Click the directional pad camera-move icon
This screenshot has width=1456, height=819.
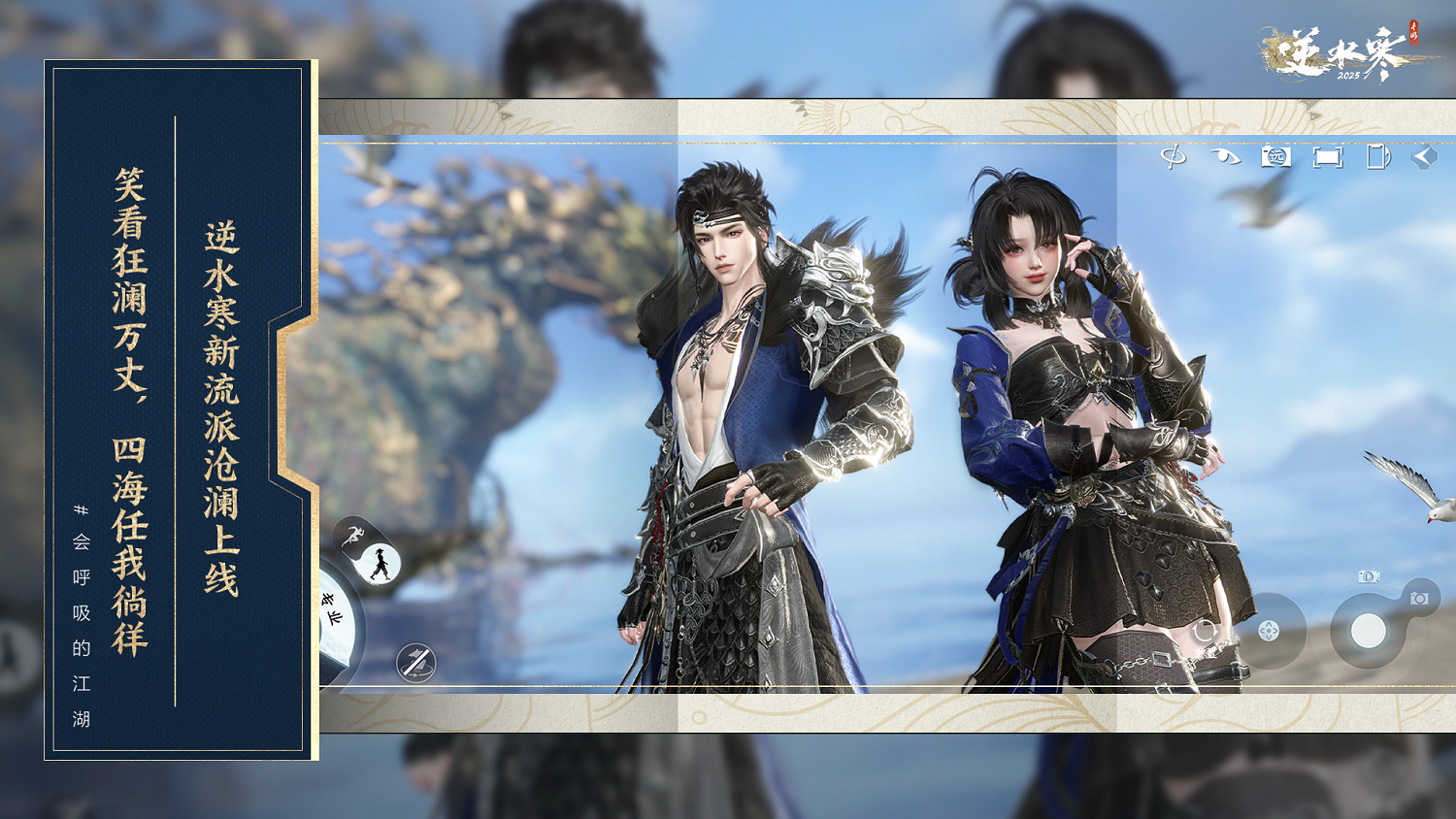(x=1271, y=631)
